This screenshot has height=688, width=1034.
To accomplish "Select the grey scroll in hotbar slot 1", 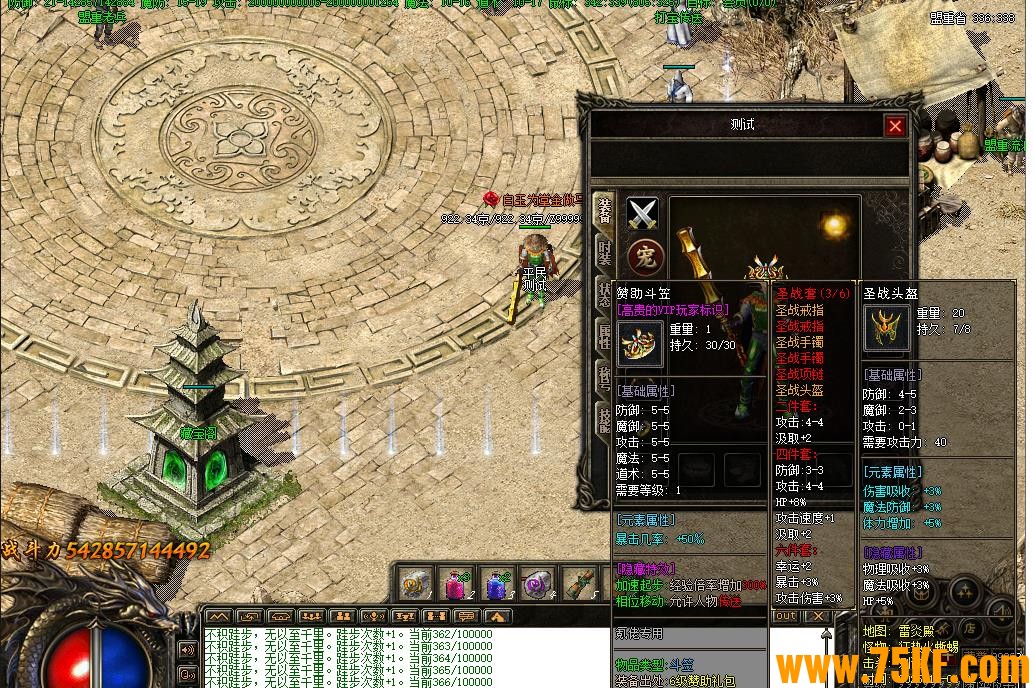I will click(x=415, y=584).
